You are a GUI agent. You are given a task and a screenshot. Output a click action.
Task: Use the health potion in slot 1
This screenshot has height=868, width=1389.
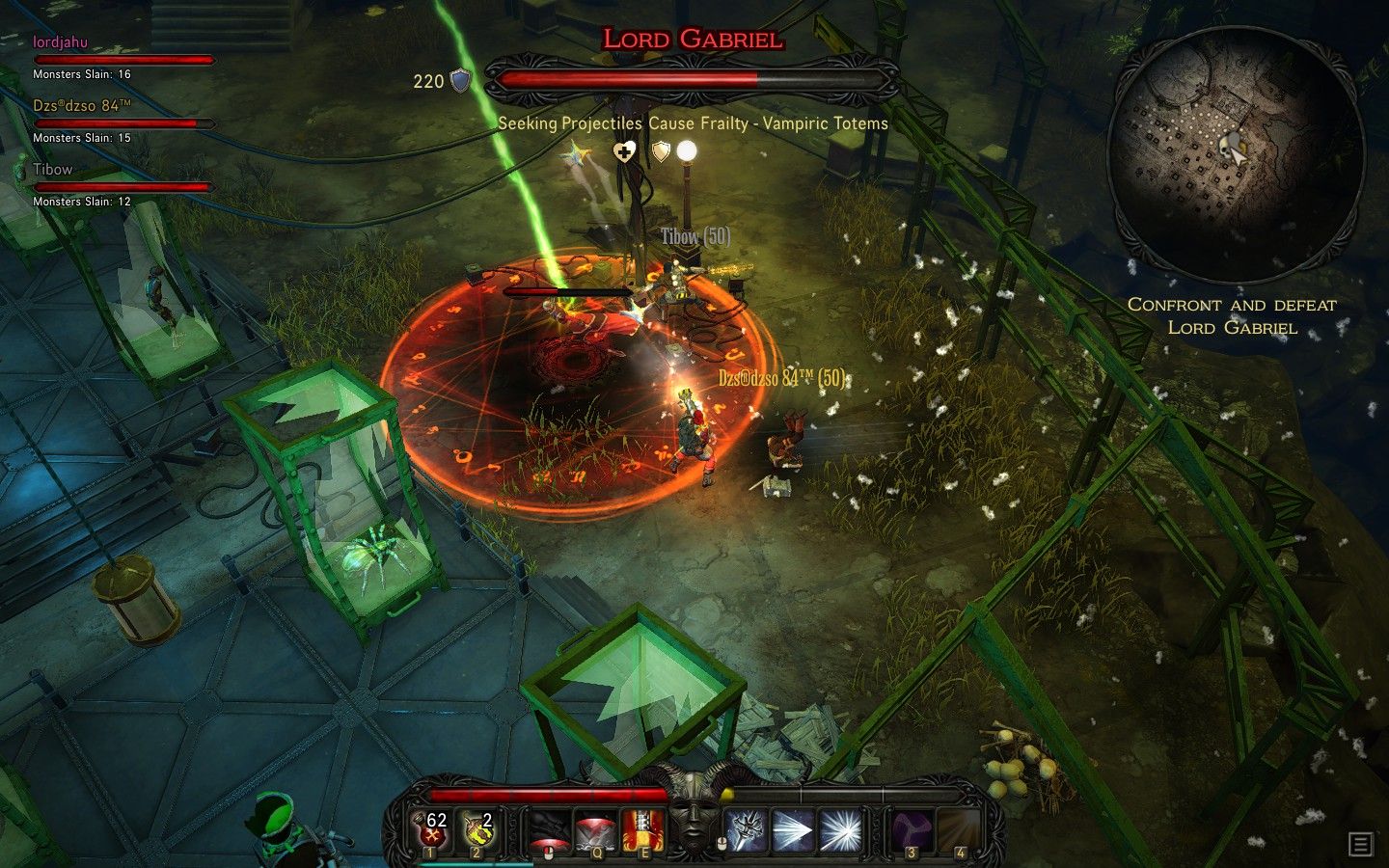[x=430, y=828]
